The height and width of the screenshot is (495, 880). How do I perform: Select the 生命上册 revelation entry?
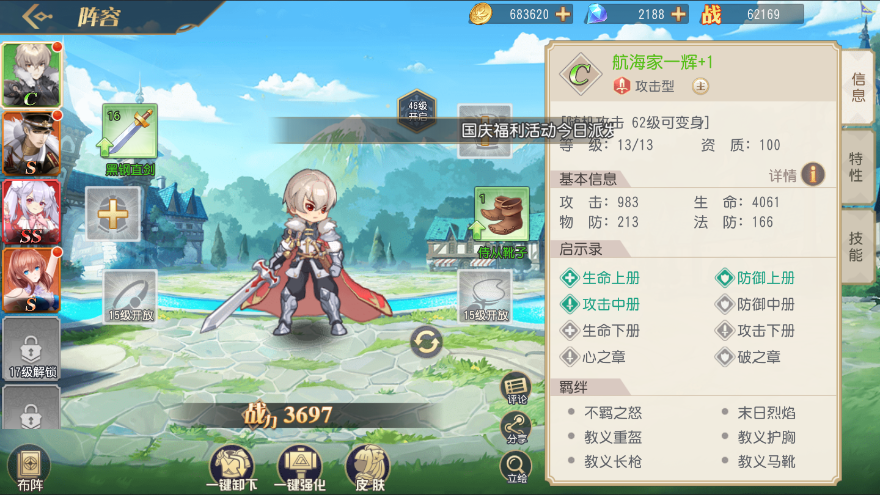(x=601, y=278)
